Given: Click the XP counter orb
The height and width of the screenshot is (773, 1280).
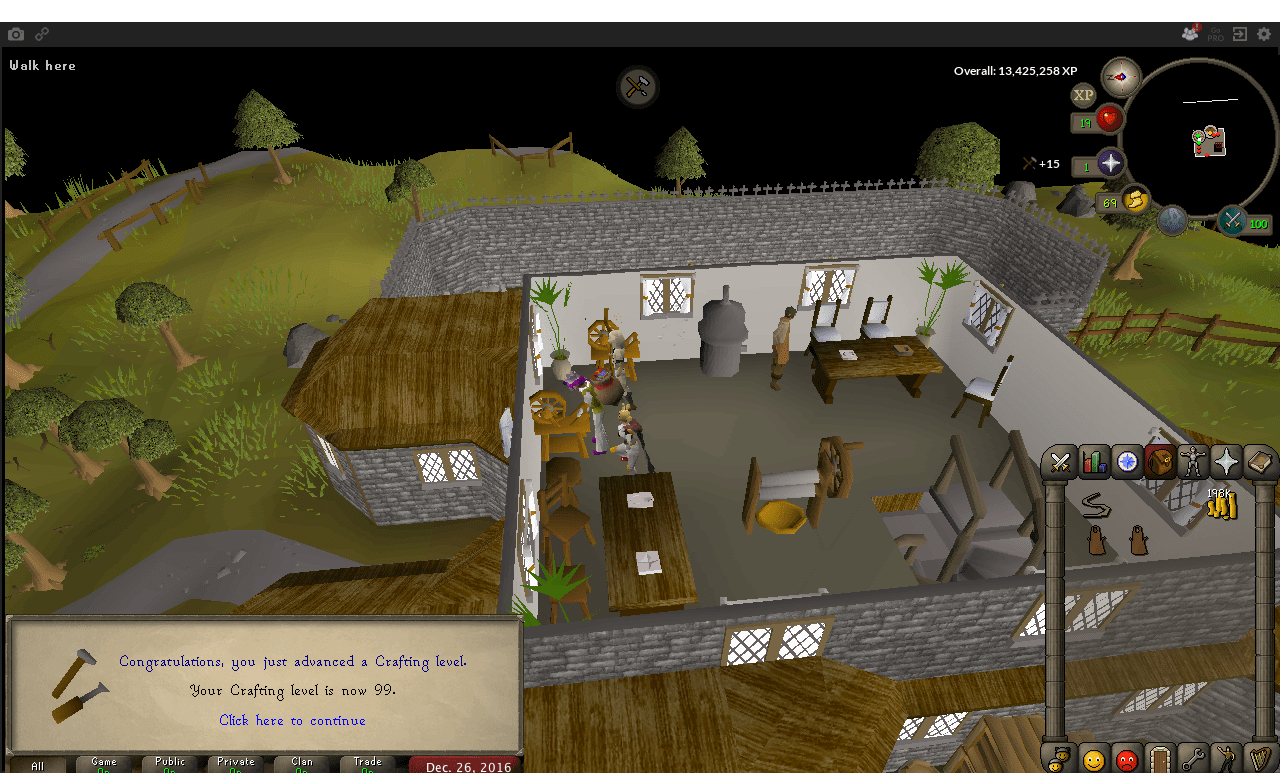Looking at the screenshot, I should [x=1083, y=95].
